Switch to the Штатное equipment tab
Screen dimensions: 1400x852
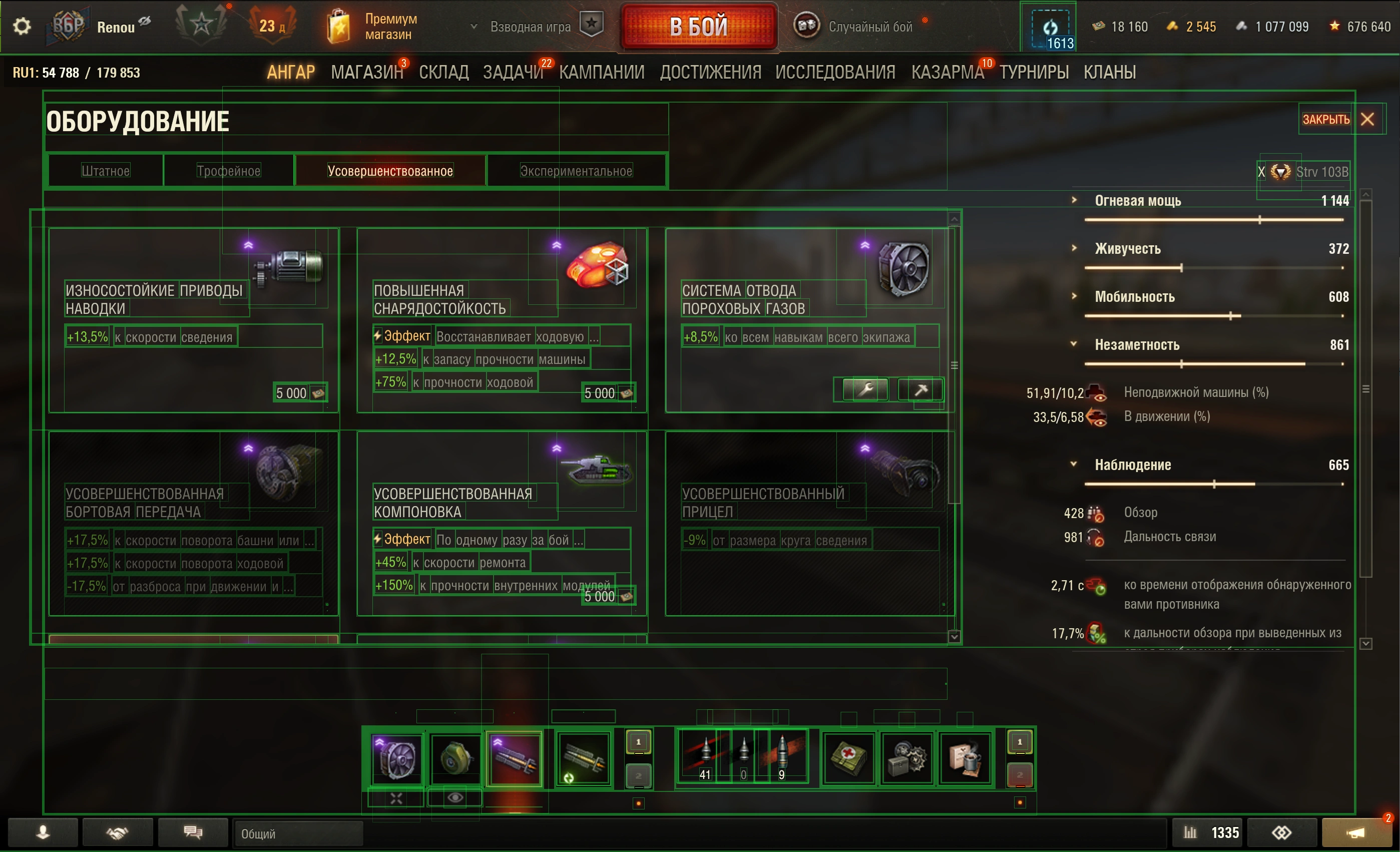[x=106, y=171]
